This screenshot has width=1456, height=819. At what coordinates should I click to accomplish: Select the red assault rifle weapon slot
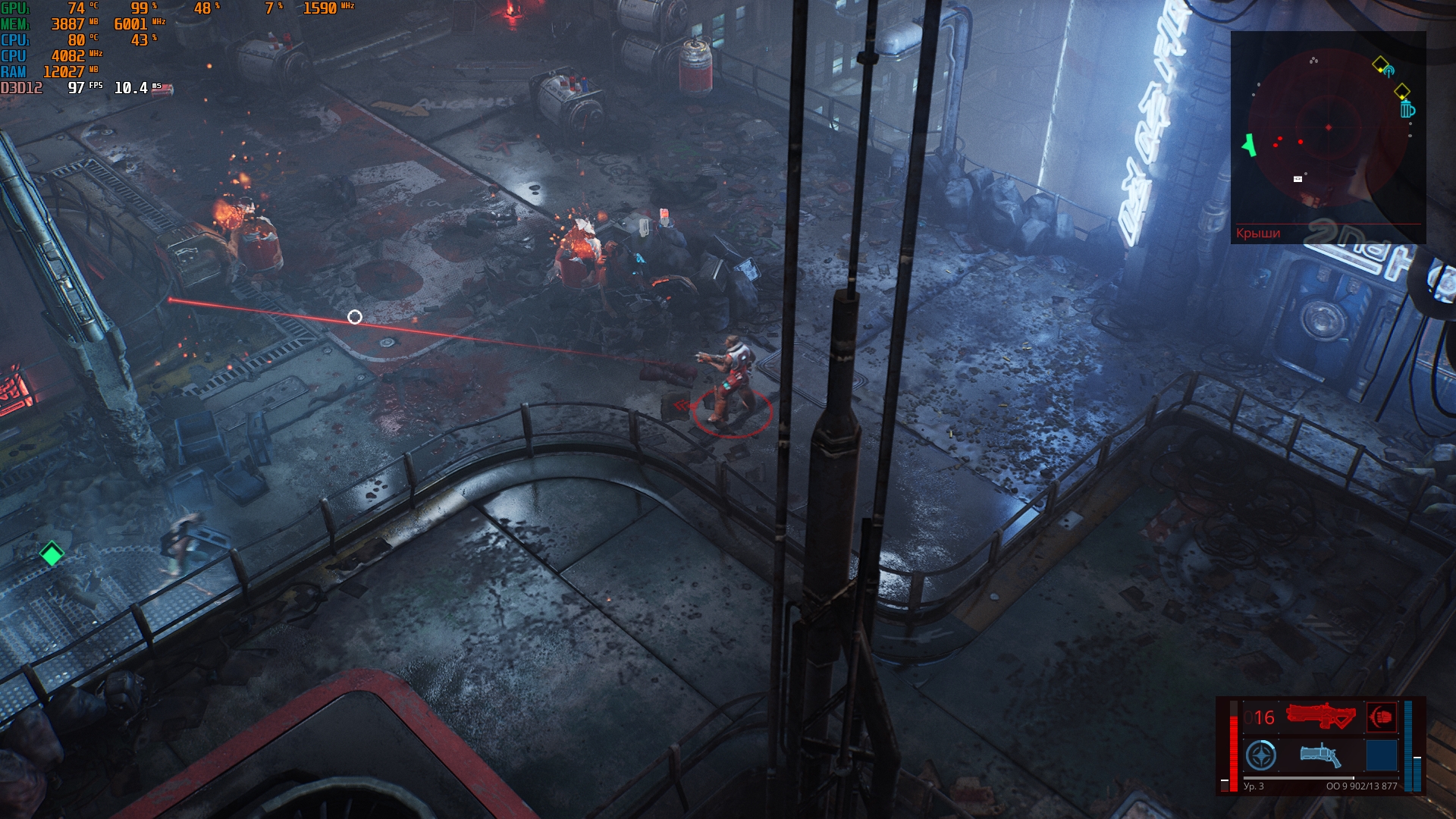coord(1320,717)
